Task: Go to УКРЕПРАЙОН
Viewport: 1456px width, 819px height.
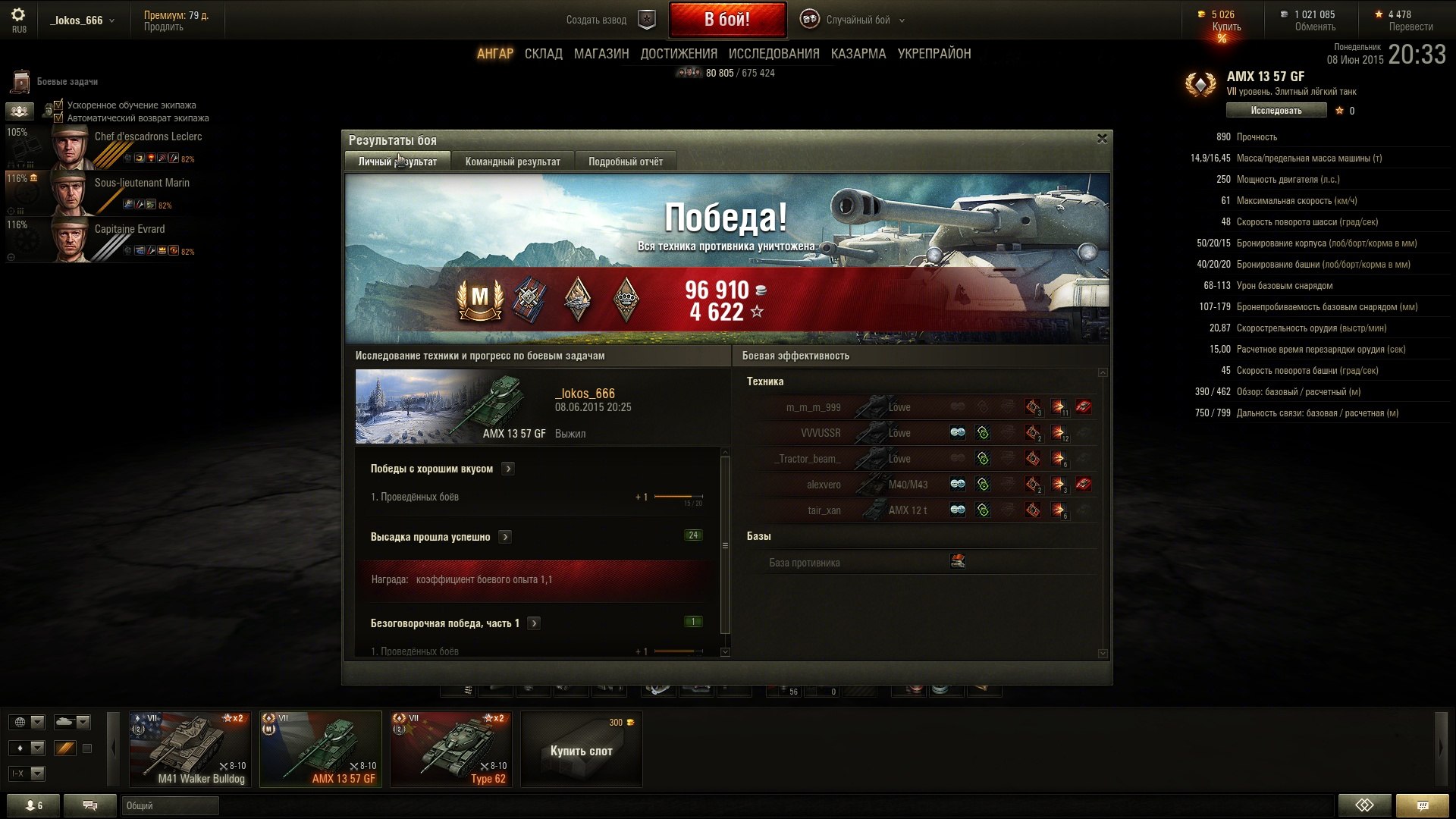Action: tap(934, 54)
